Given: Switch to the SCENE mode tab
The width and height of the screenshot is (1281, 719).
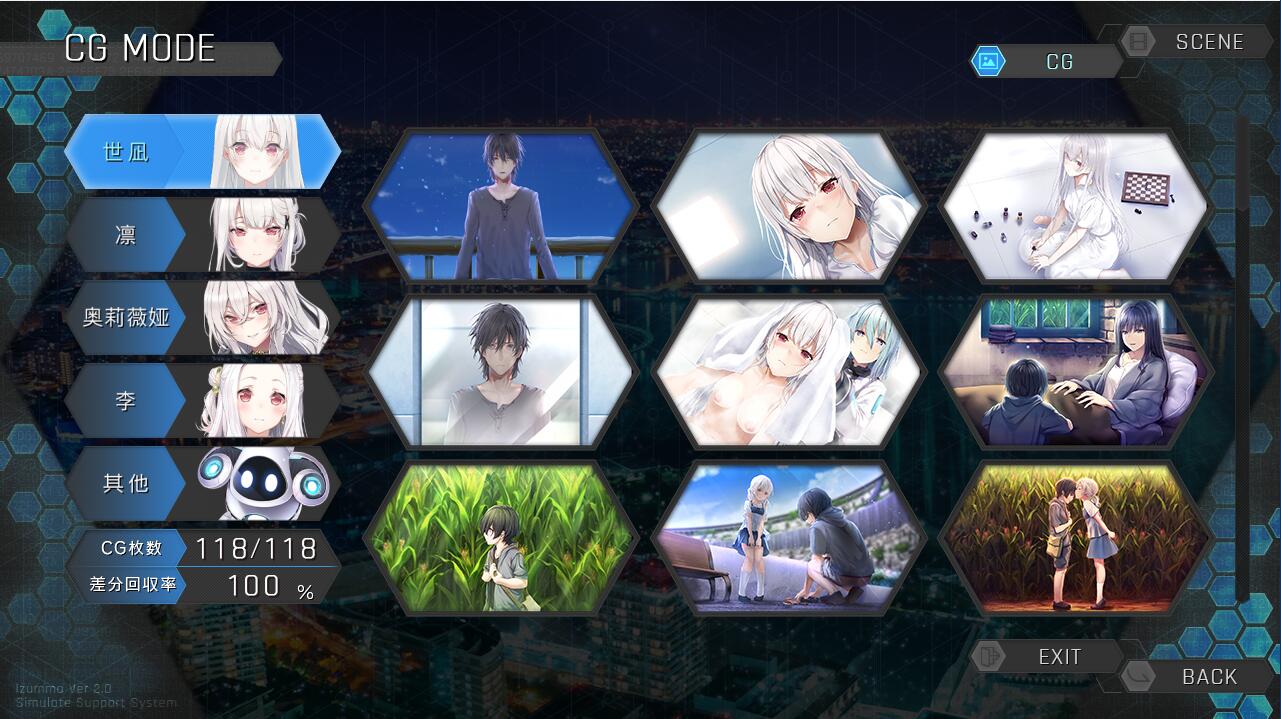Looking at the screenshot, I should pyautogui.click(x=1193, y=42).
